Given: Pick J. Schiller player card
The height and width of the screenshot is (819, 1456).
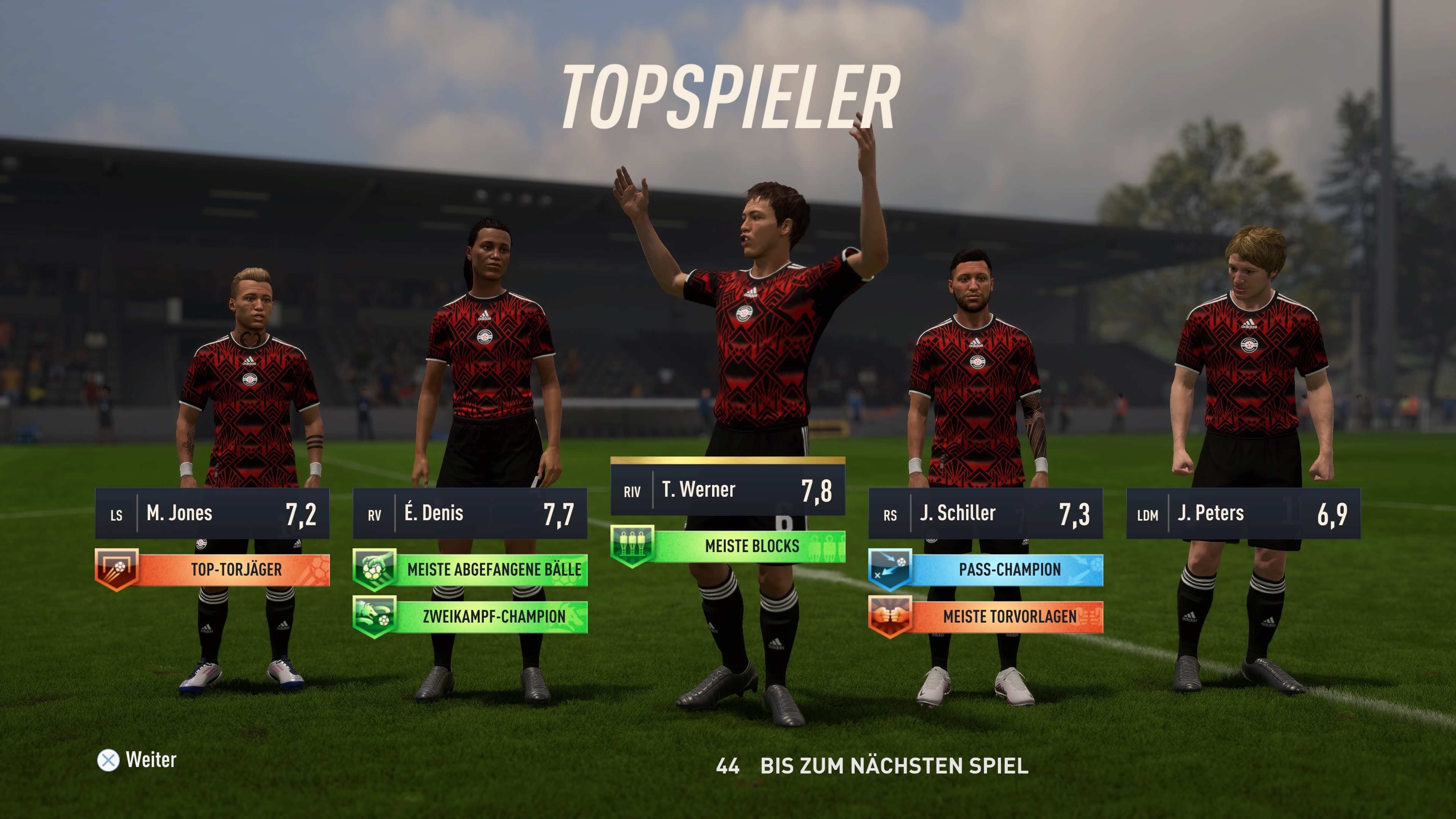Looking at the screenshot, I should click(x=985, y=514).
